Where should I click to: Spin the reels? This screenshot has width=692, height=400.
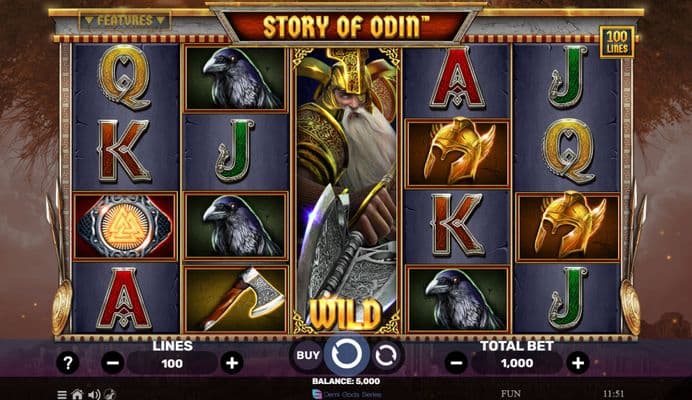pos(346,354)
